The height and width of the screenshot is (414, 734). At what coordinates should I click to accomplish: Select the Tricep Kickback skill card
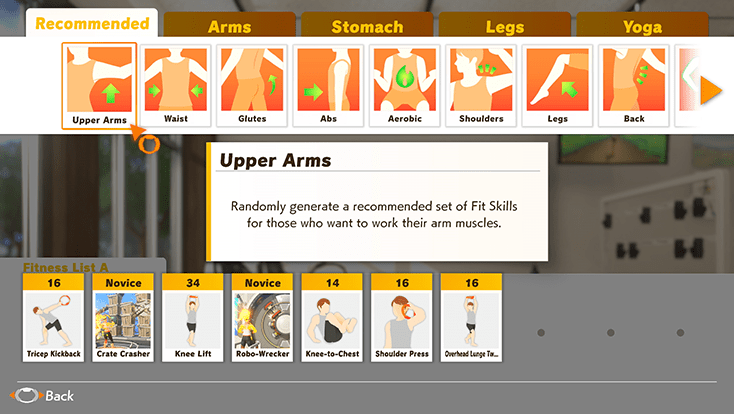point(54,317)
